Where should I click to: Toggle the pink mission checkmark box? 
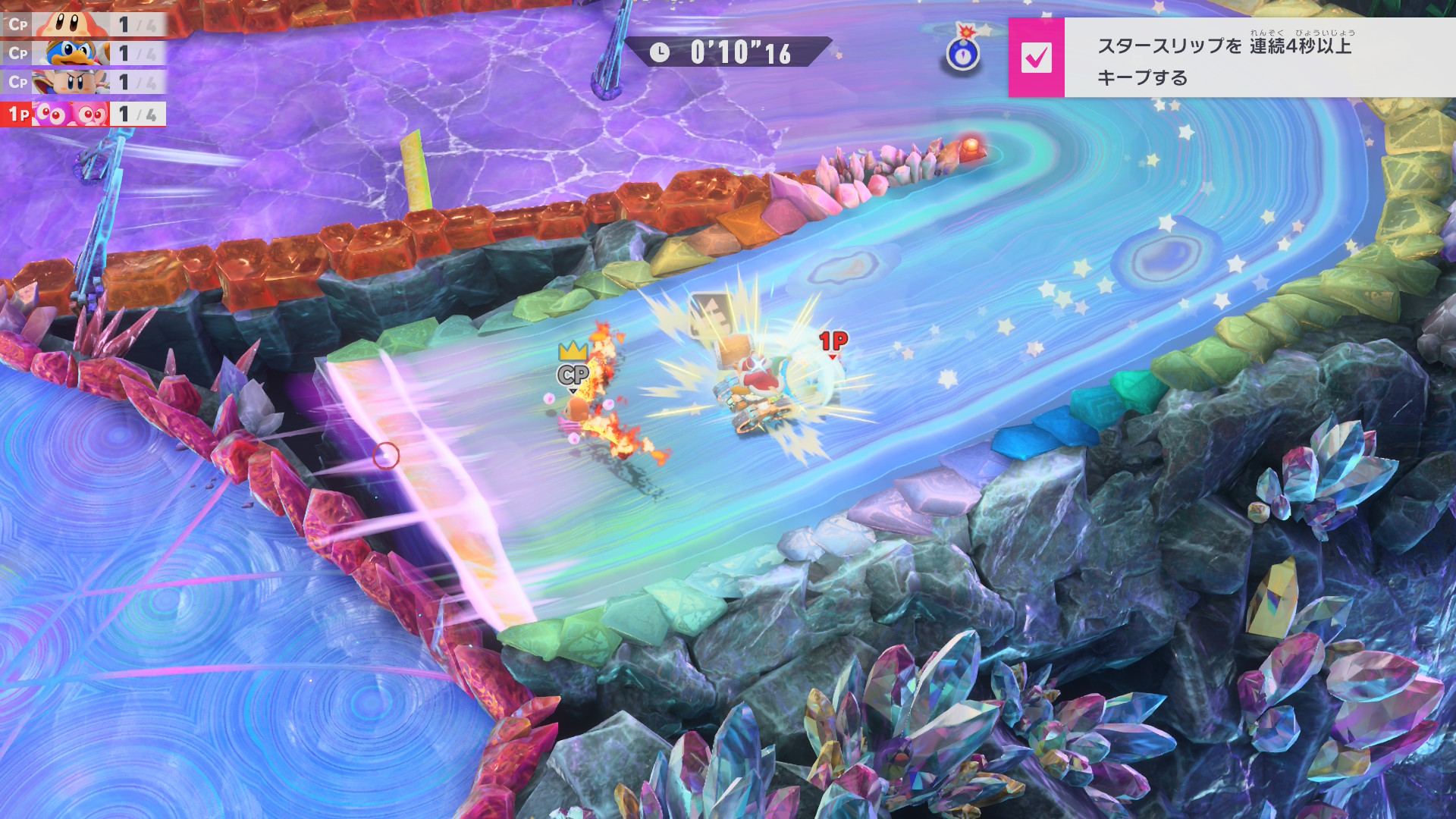(x=1036, y=58)
